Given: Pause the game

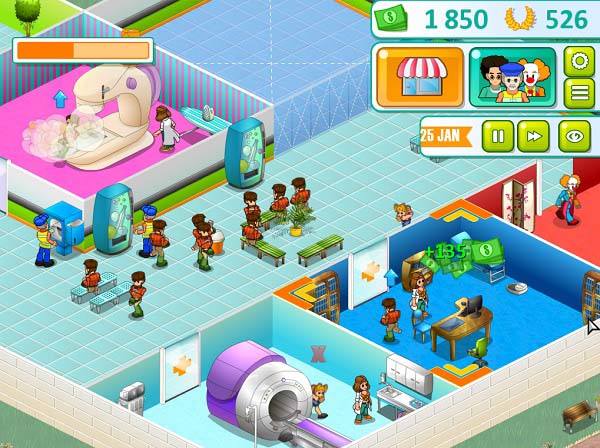Looking at the screenshot, I should tap(497, 135).
